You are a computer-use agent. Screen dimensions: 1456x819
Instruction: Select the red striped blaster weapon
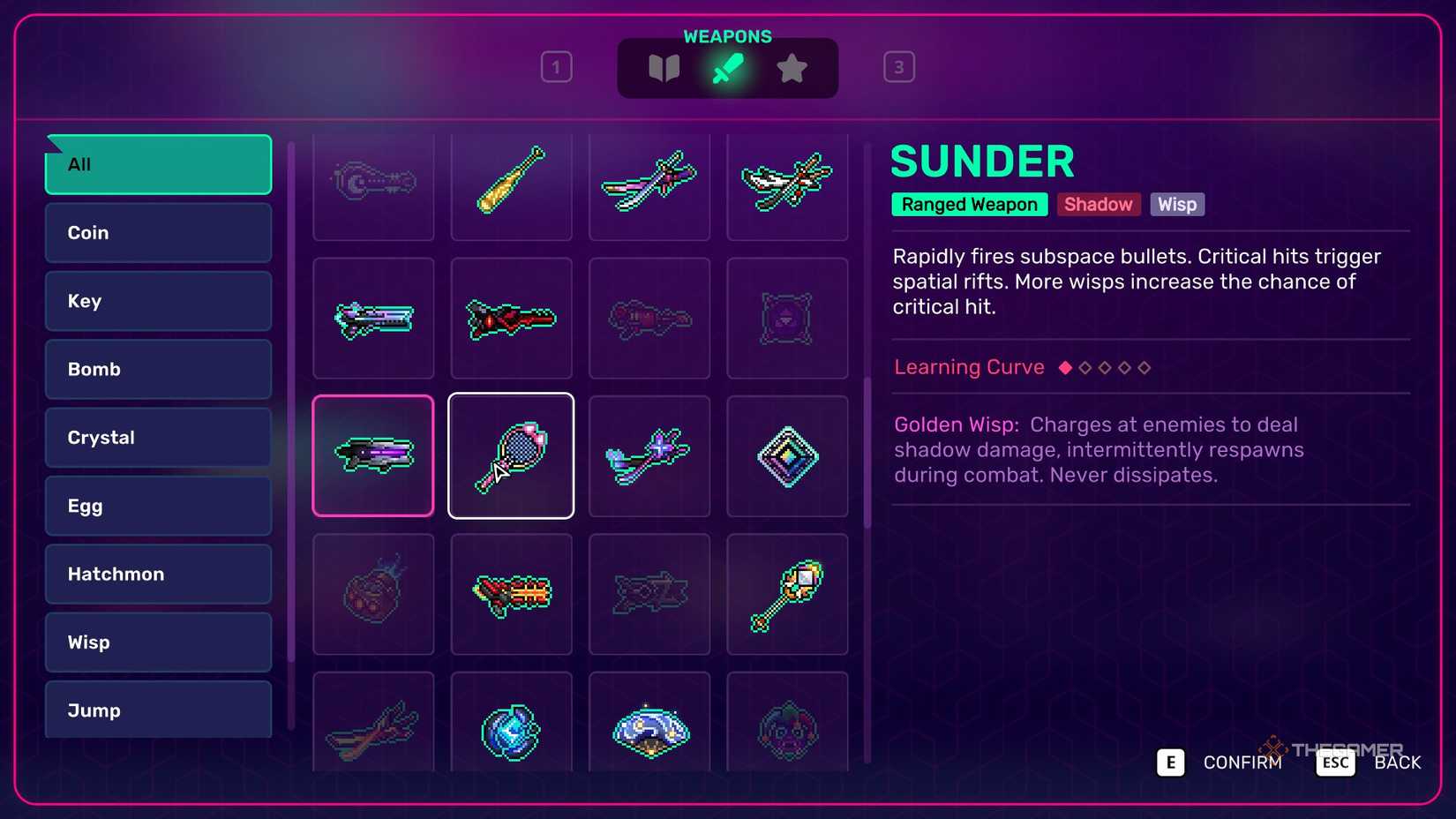511,593
